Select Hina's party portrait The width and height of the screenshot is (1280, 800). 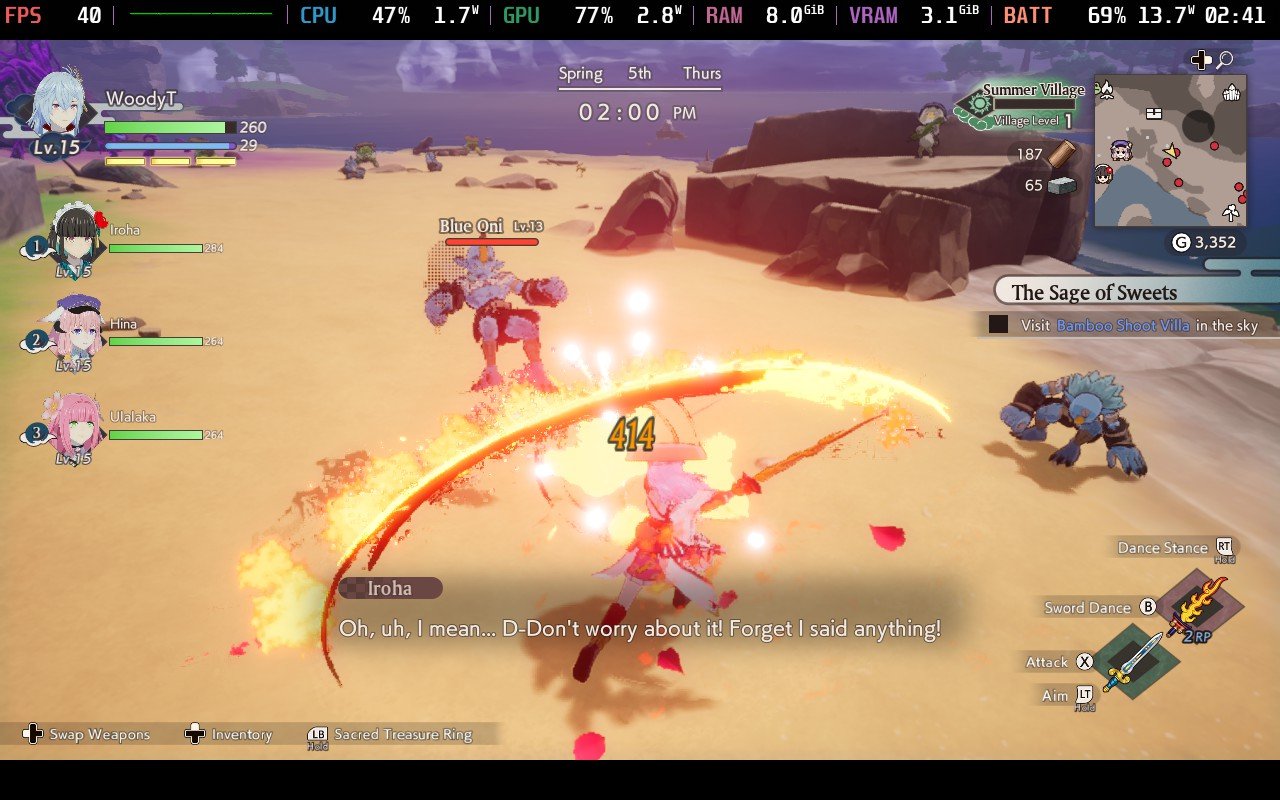click(x=76, y=328)
